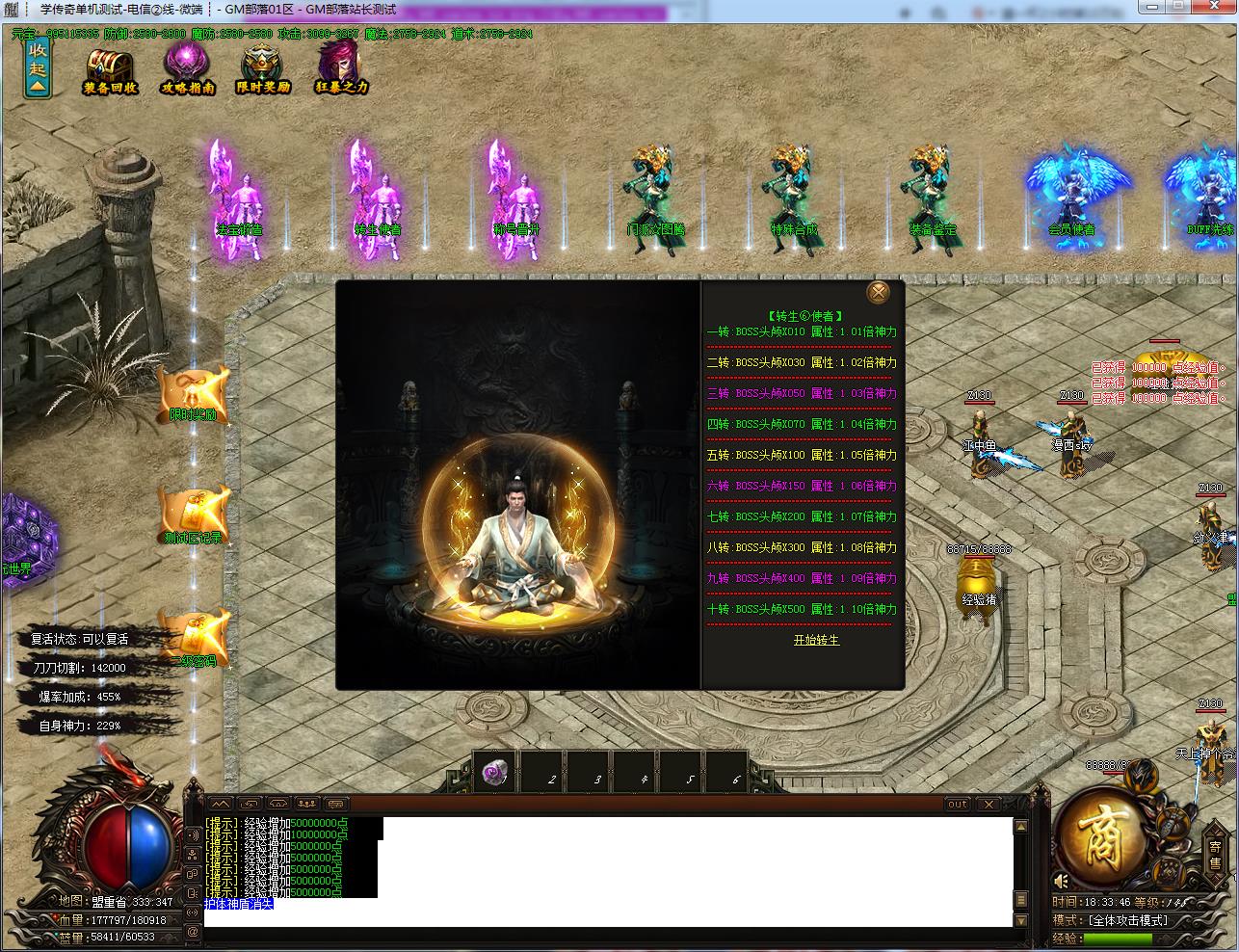Use the purple item in hotbar slot 1

(x=496, y=773)
